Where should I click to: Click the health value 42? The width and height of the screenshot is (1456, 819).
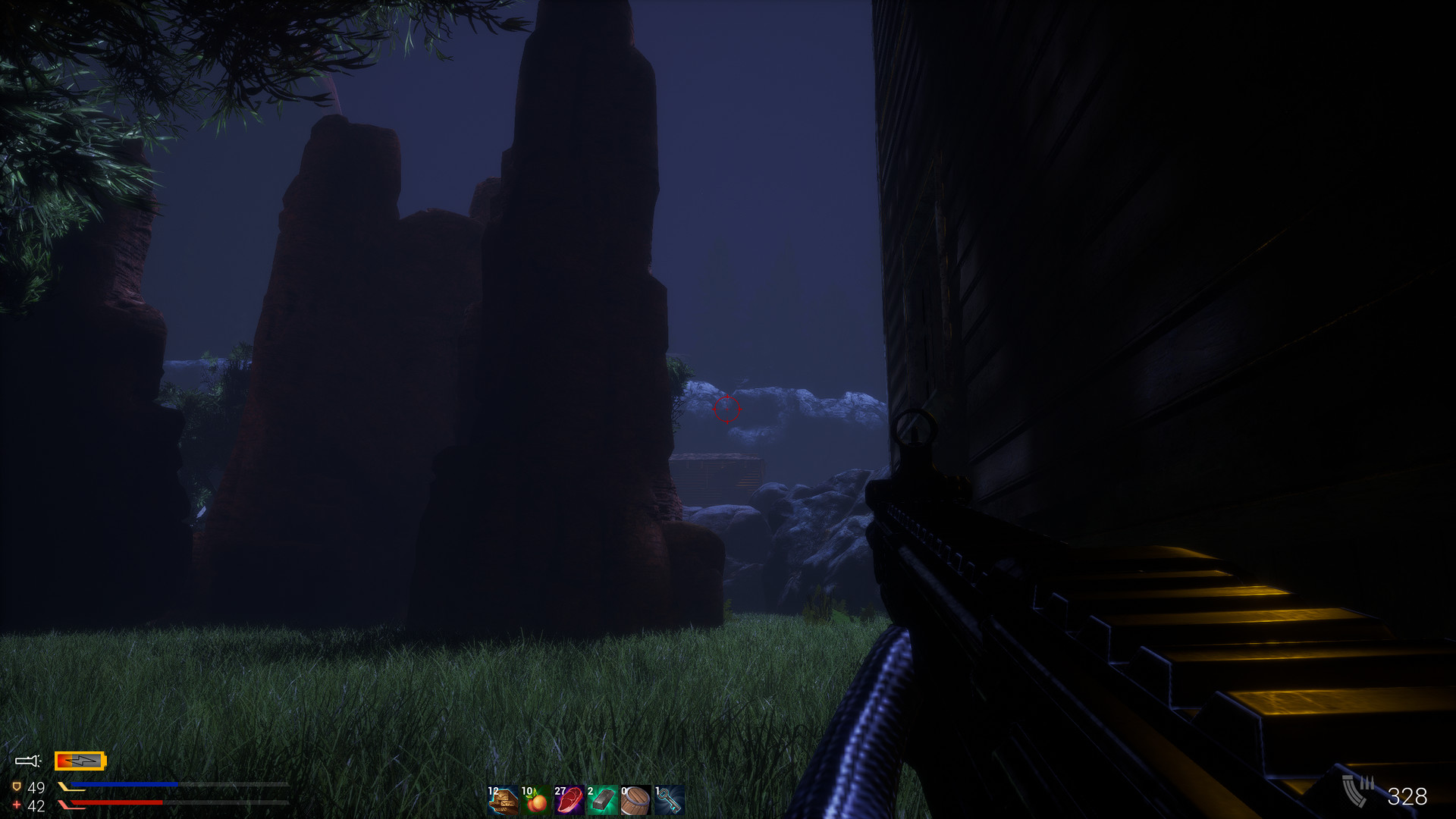(x=37, y=805)
